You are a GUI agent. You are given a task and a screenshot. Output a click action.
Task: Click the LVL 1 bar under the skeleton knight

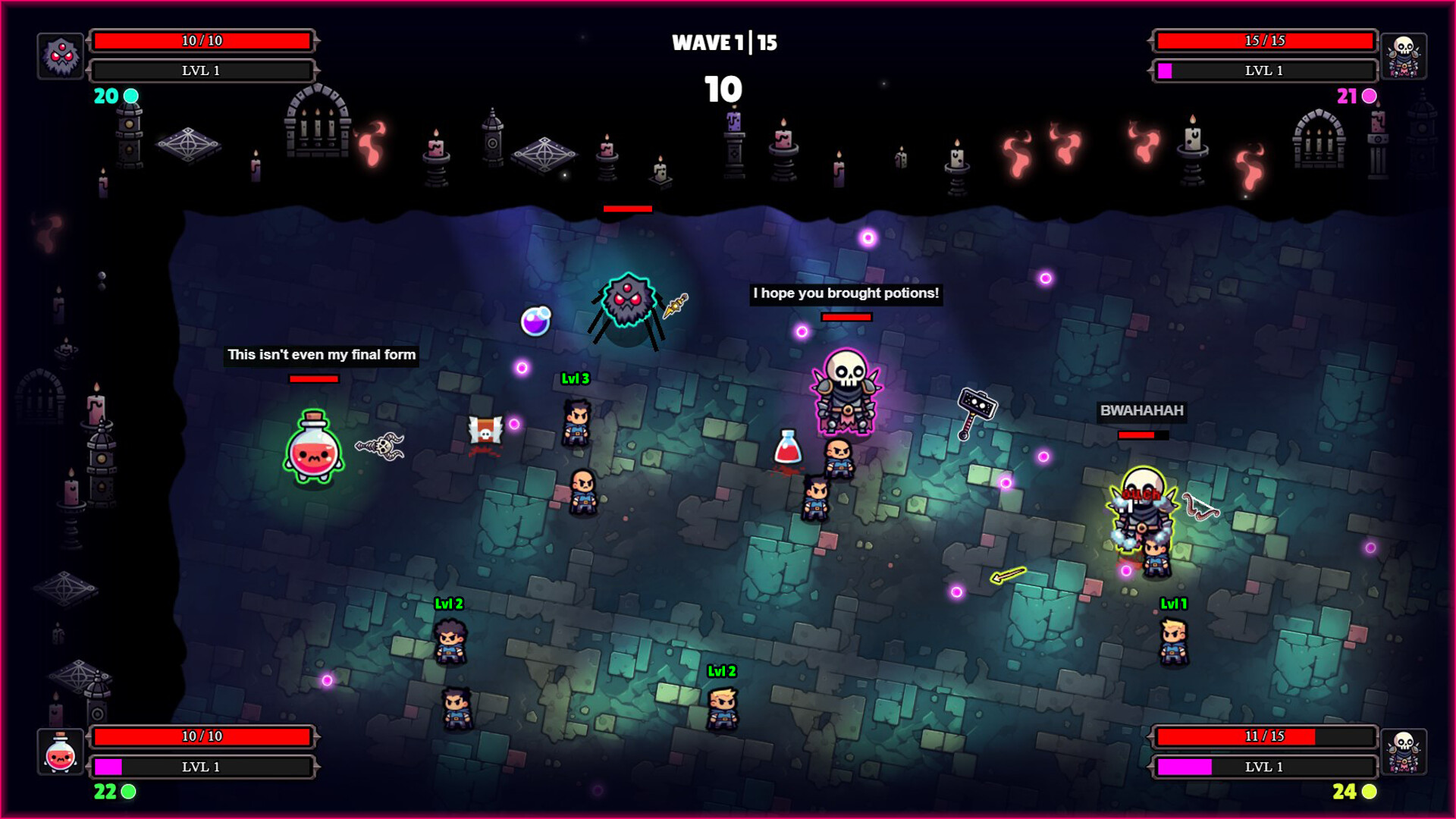coord(1263,71)
